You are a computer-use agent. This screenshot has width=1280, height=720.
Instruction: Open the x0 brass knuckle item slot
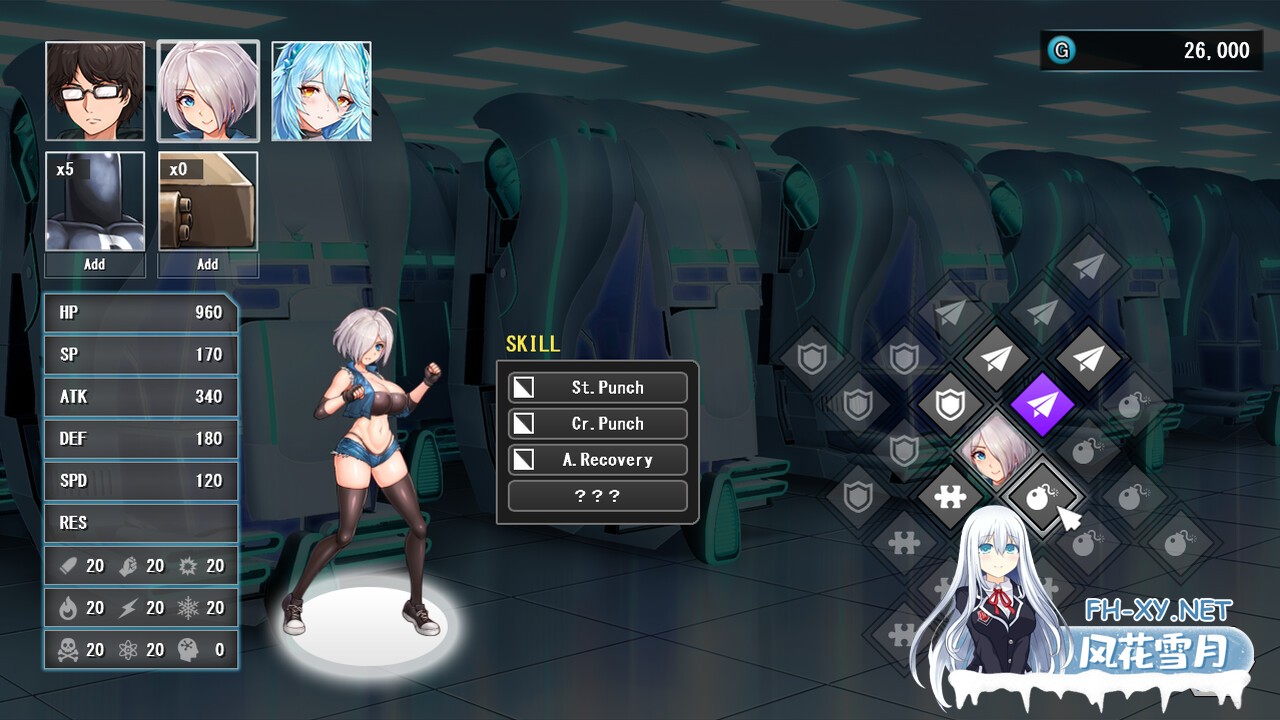208,201
